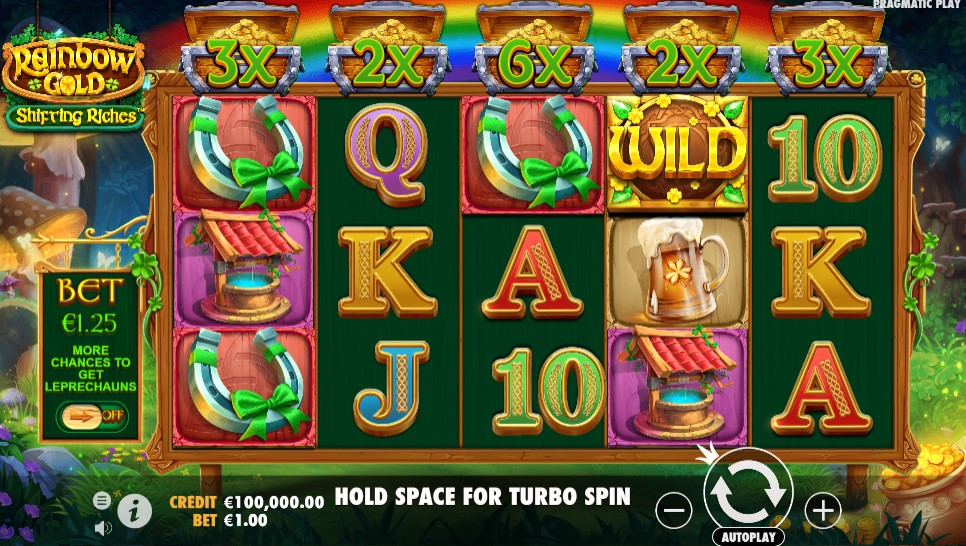This screenshot has width=966, height=546.
Task: Increase the bet with the plus button
Action: 823,511
